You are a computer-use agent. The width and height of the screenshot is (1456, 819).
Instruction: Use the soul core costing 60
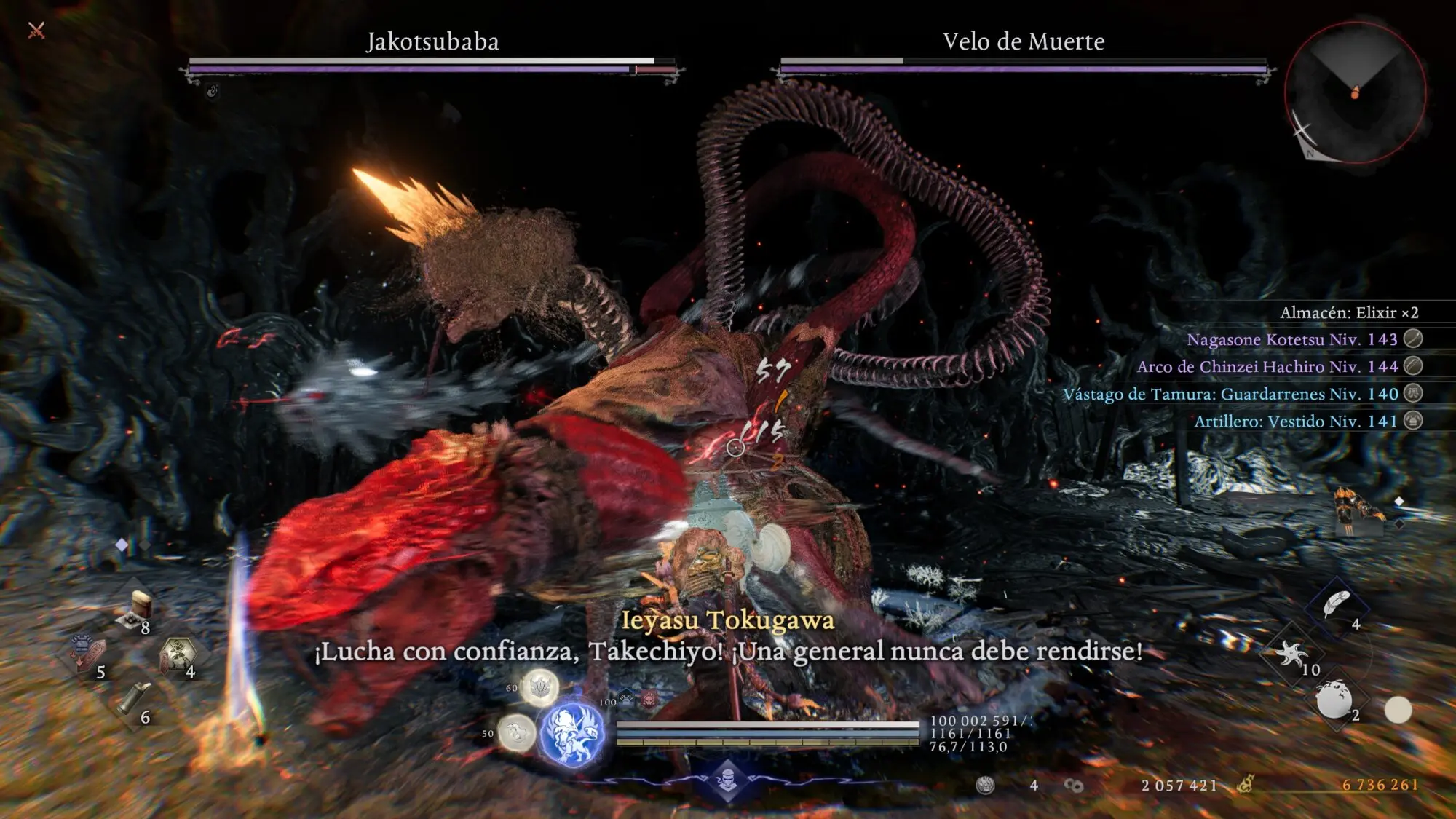539,687
